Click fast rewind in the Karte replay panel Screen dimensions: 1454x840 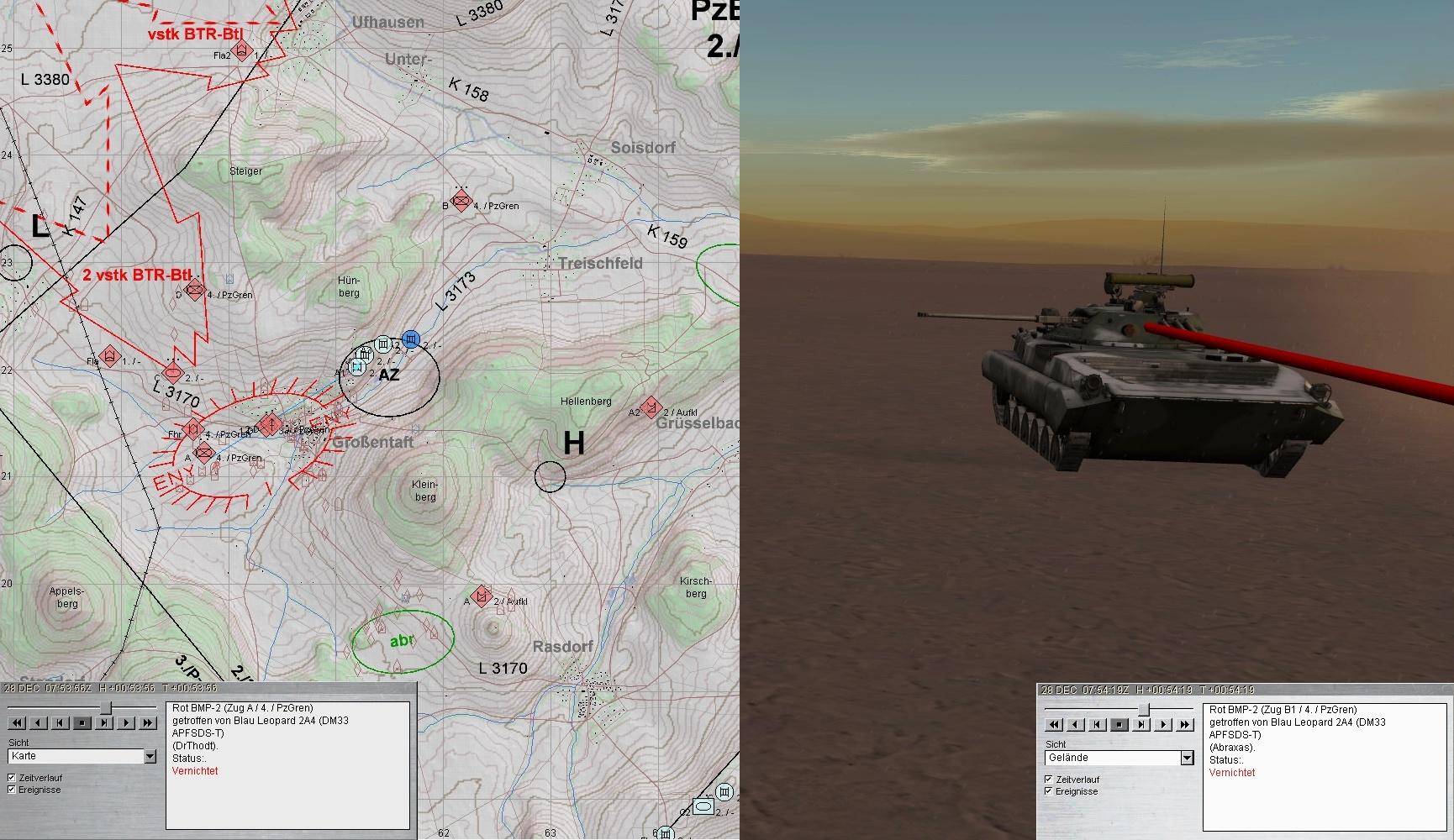(x=17, y=722)
